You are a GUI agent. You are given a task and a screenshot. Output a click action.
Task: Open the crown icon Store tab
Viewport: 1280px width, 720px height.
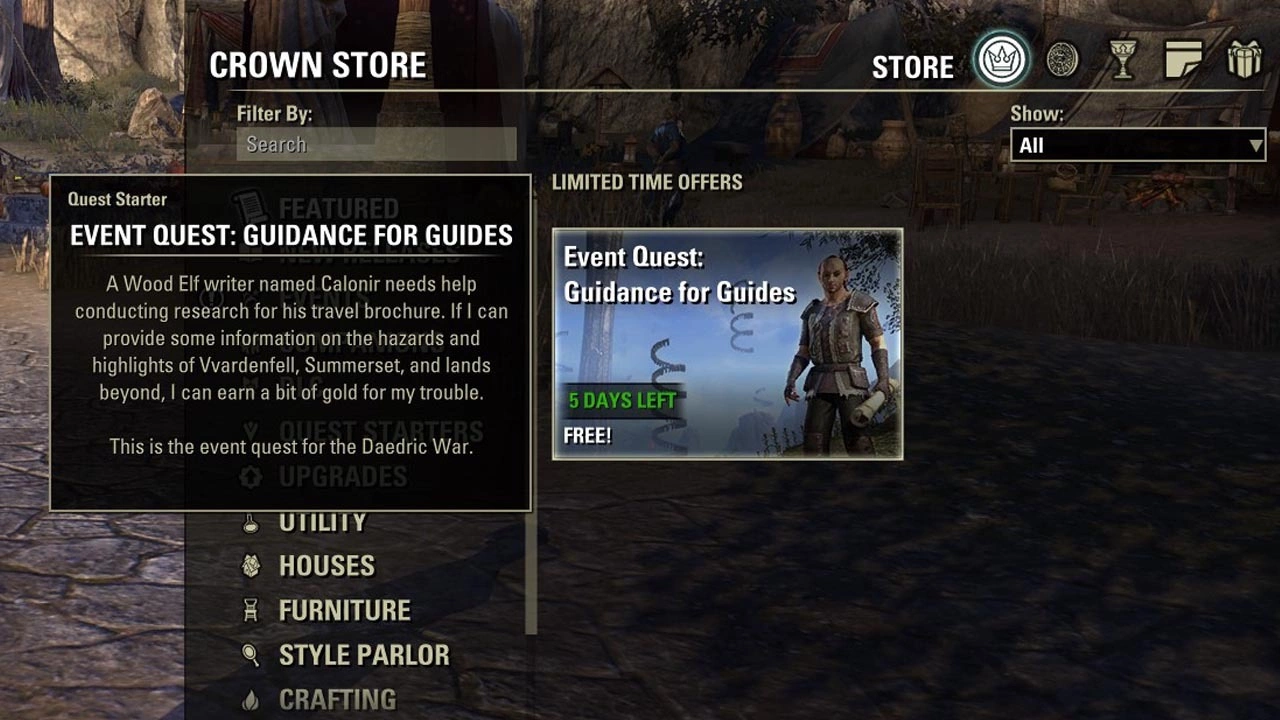(x=1001, y=60)
